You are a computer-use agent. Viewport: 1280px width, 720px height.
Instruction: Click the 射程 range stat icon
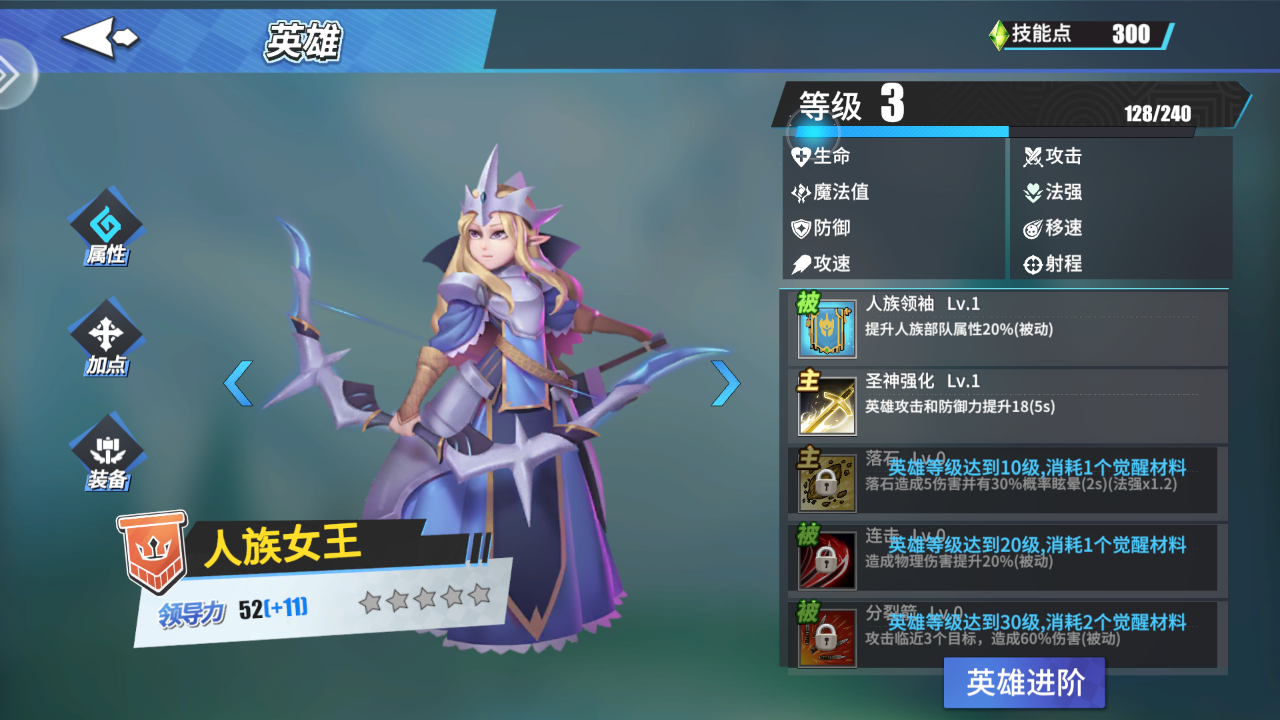click(1033, 264)
